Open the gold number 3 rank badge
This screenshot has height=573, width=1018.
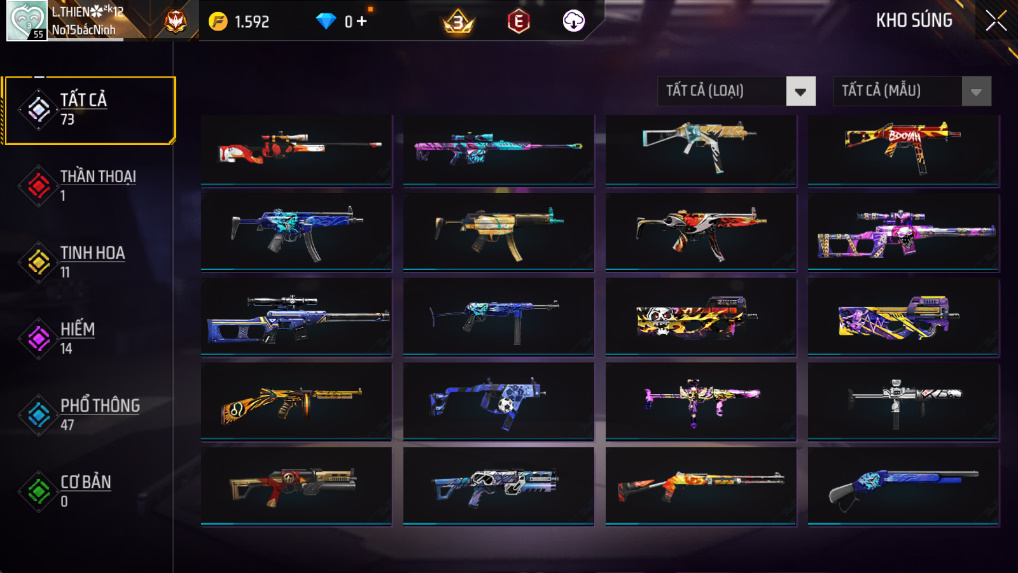pos(459,21)
